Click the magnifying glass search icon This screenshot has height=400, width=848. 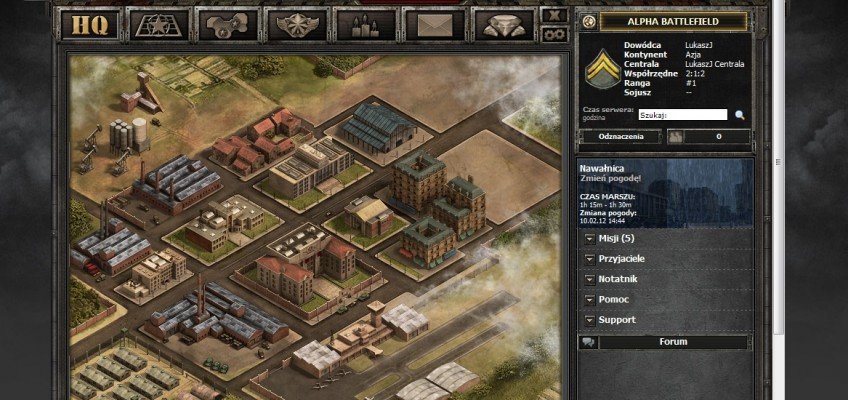tap(740, 115)
